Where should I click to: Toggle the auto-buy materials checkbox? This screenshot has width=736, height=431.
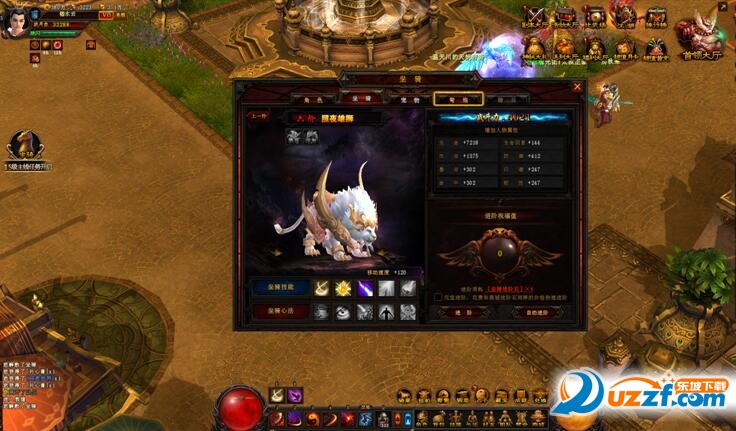pyautogui.click(x=439, y=297)
